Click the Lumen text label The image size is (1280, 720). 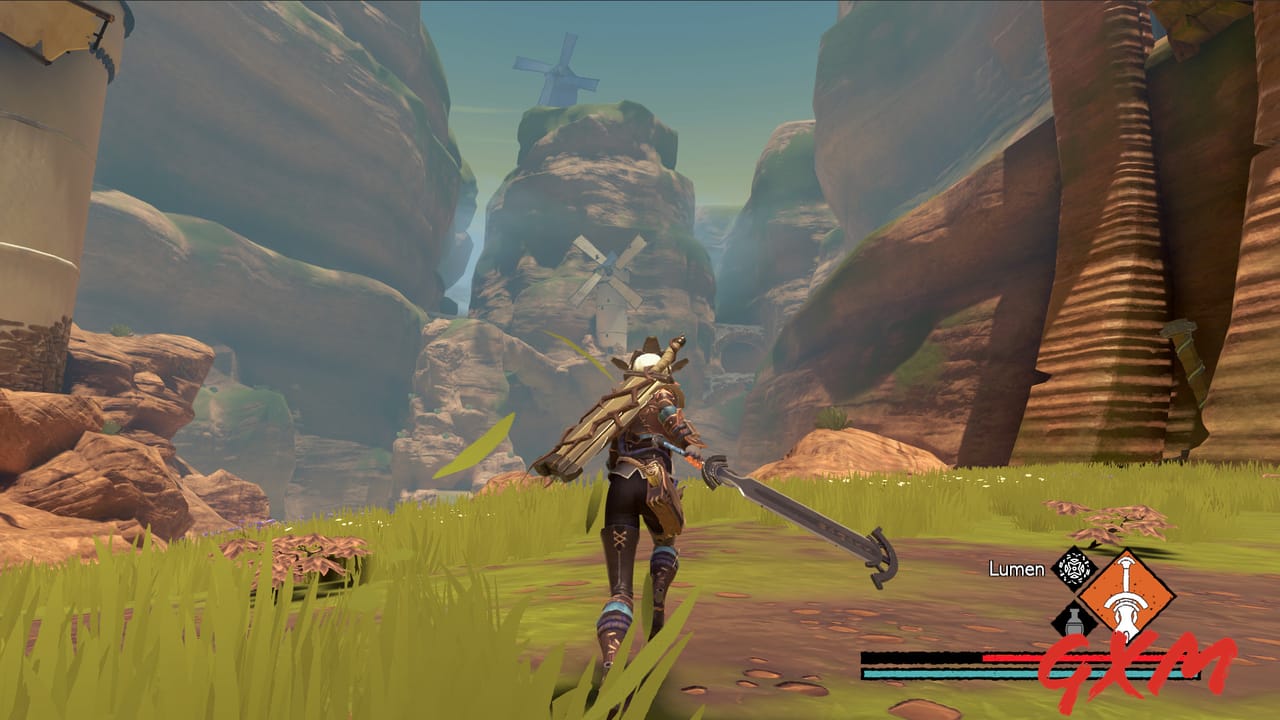1015,570
